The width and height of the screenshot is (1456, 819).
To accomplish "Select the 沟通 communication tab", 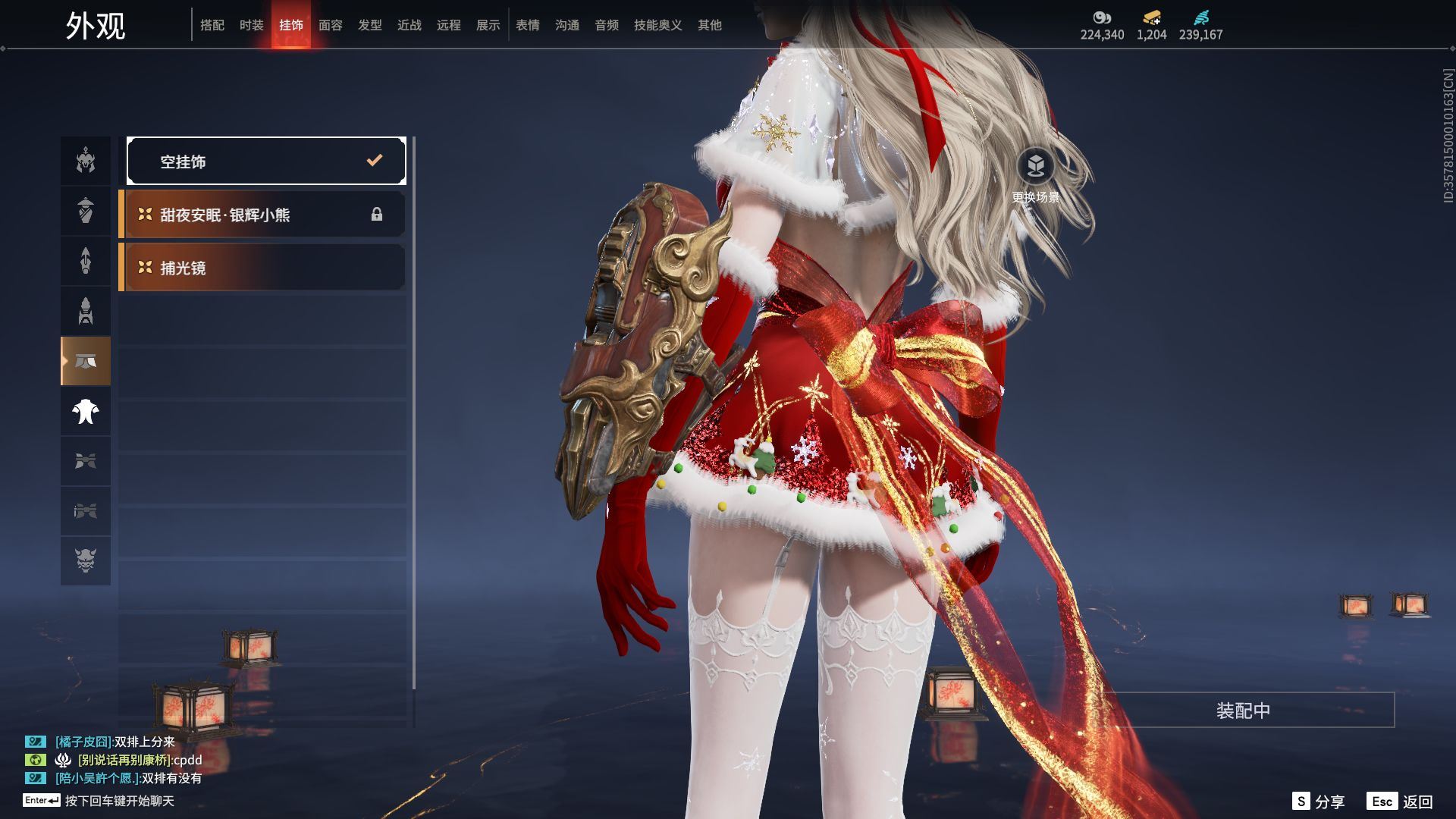I will 567,25.
